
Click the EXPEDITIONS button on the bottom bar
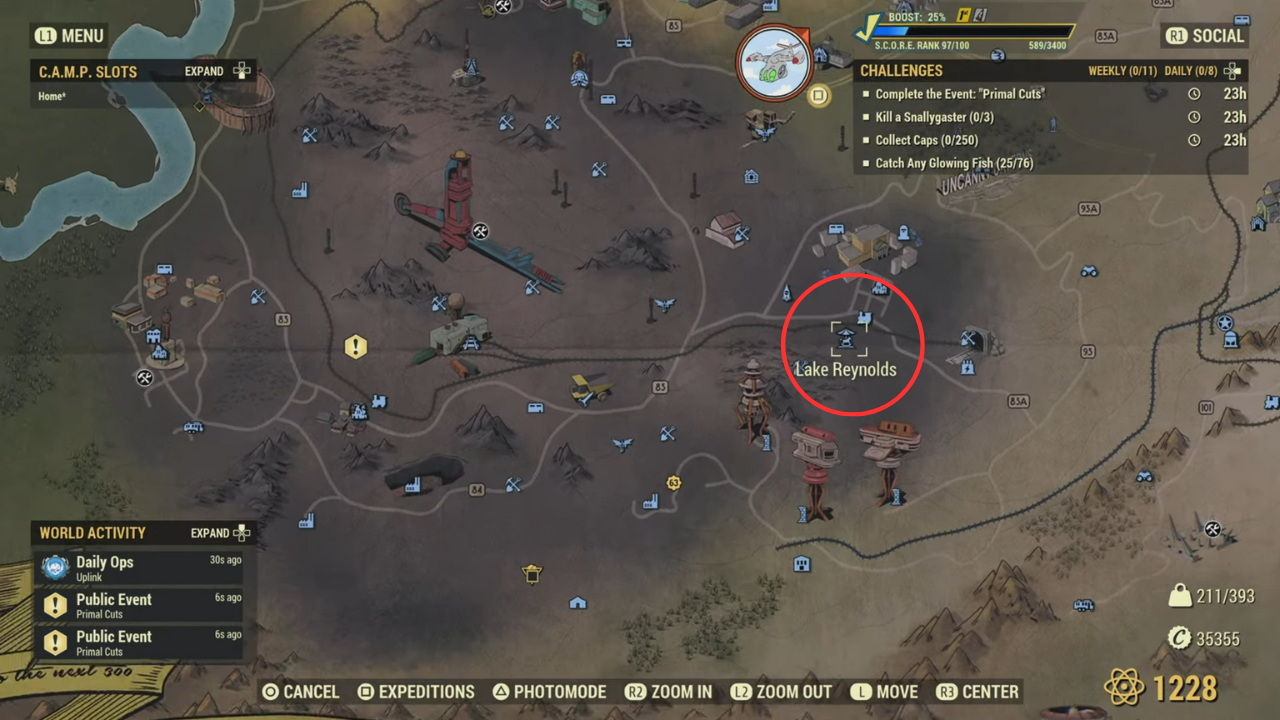pos(418,691)
